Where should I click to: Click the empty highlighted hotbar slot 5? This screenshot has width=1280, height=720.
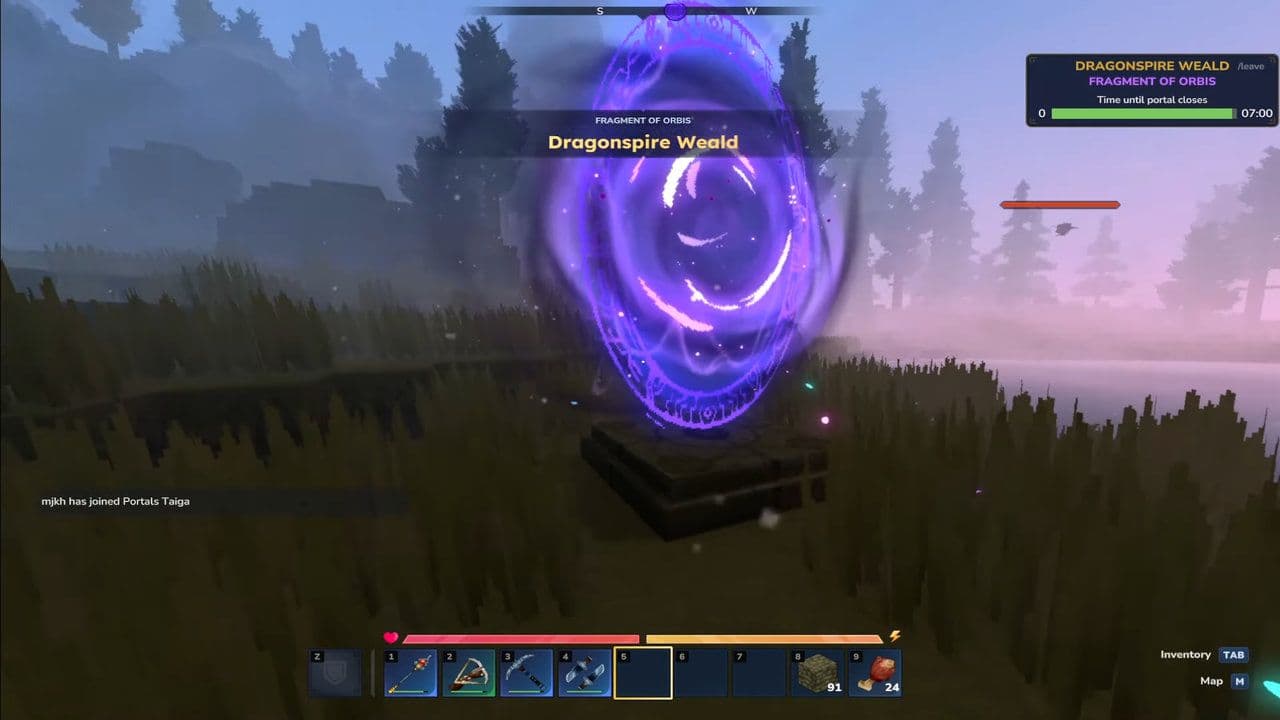(642, 672)
